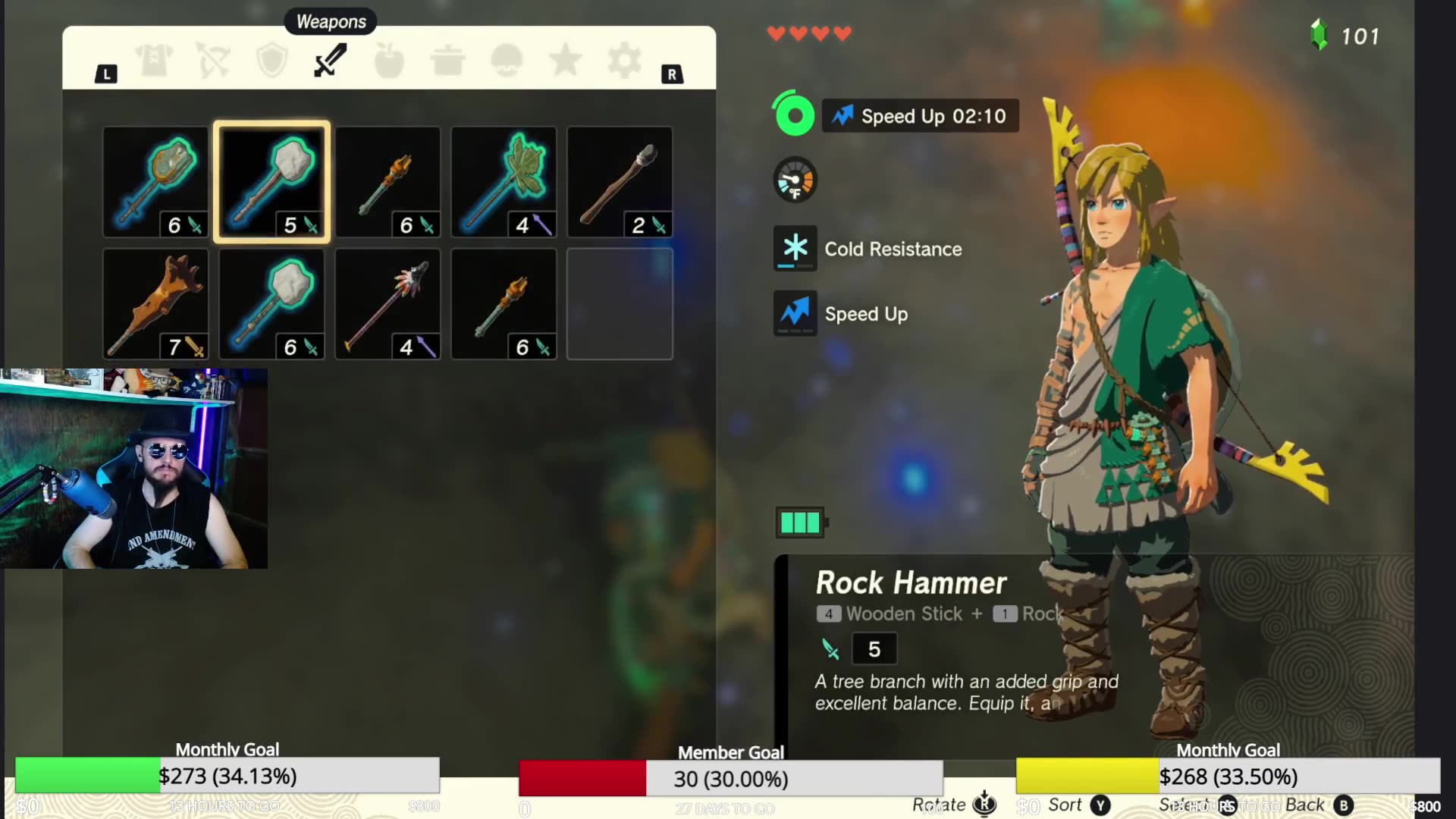Image resolution: width=1456 pixels, height=819 pixels.
Task: Select the armor tab icon
Action: (155, 60)
